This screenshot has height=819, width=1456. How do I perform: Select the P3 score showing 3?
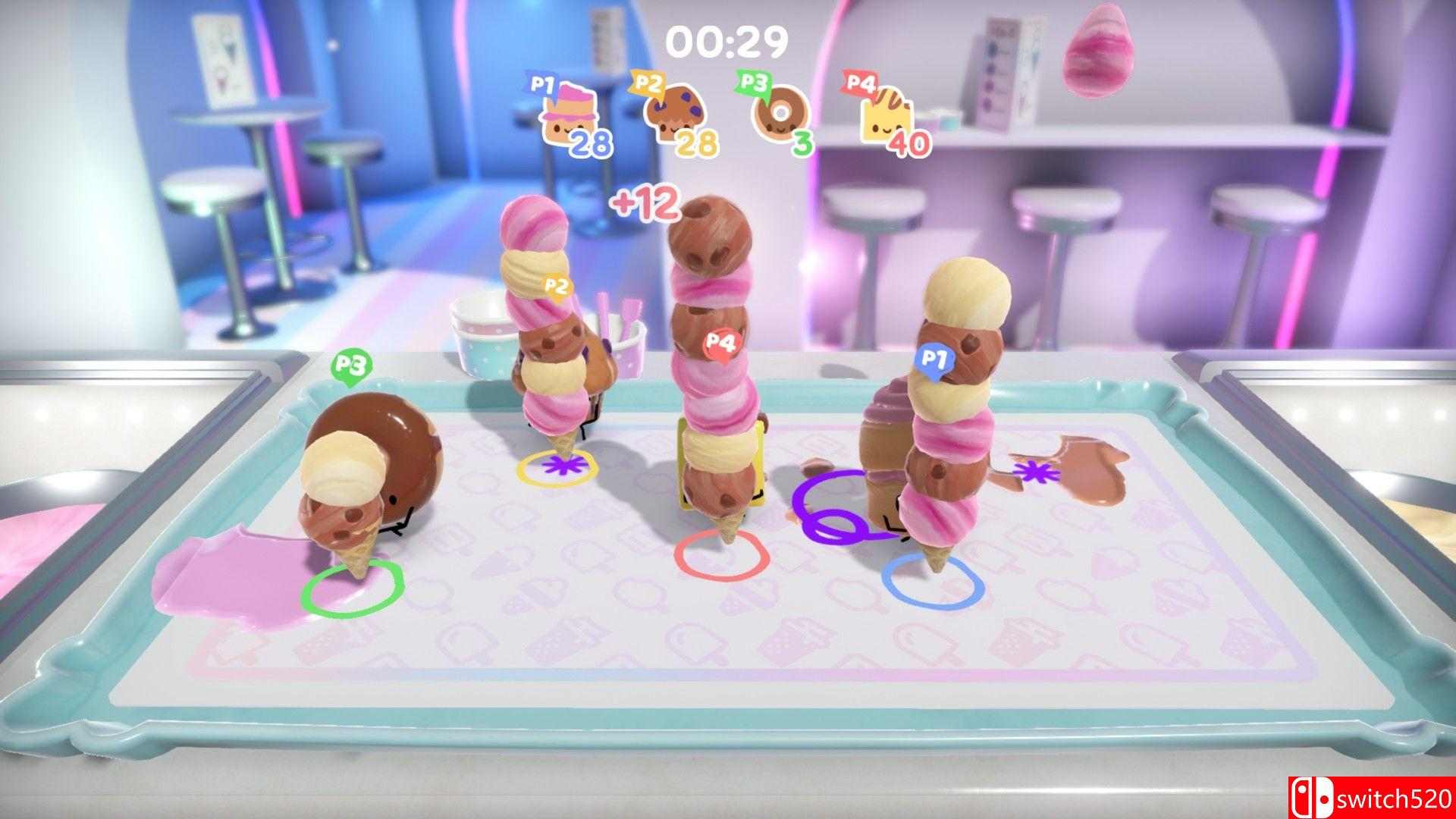(803, 143)
